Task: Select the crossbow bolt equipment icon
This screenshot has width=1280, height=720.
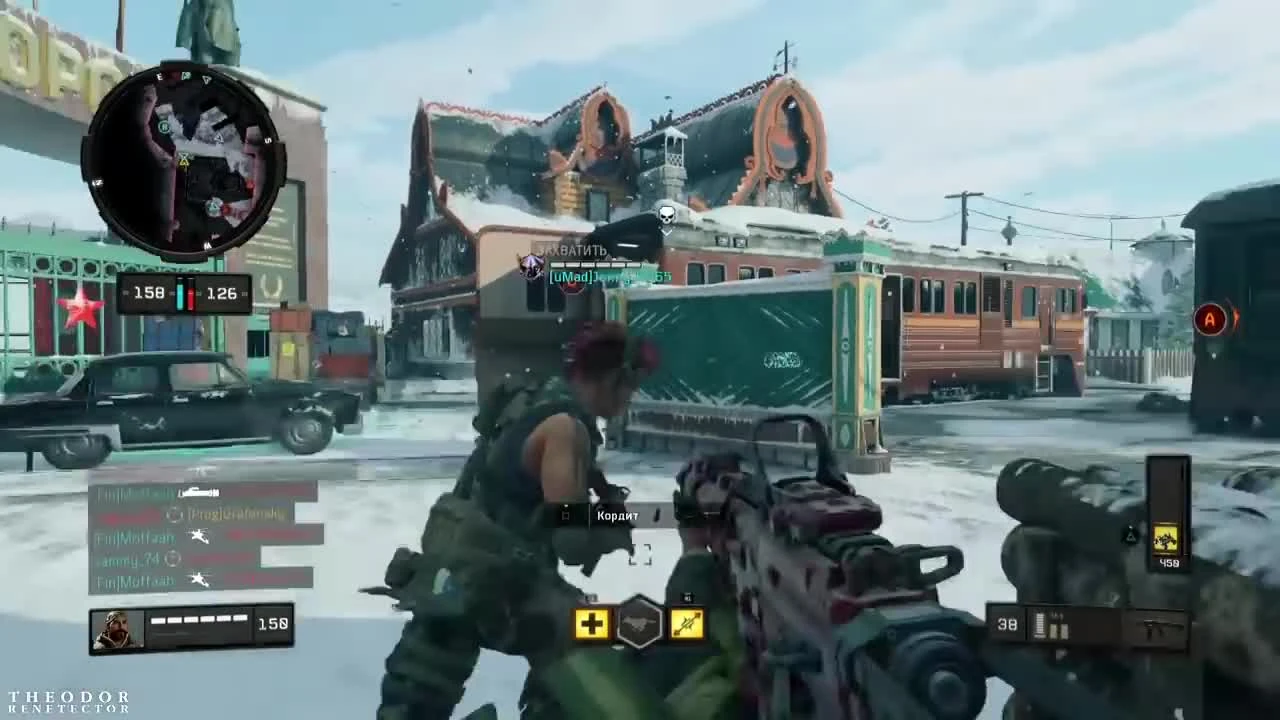Action: [688, 623]
